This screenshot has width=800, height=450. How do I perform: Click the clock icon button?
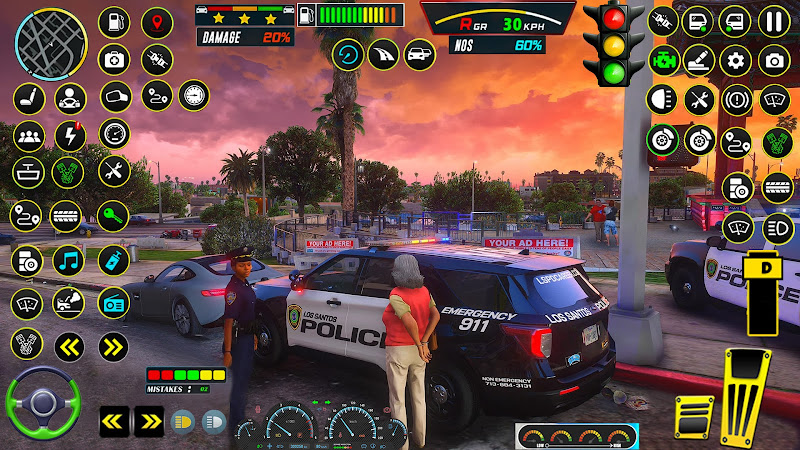pyautogui.click(x=193, y=96)
